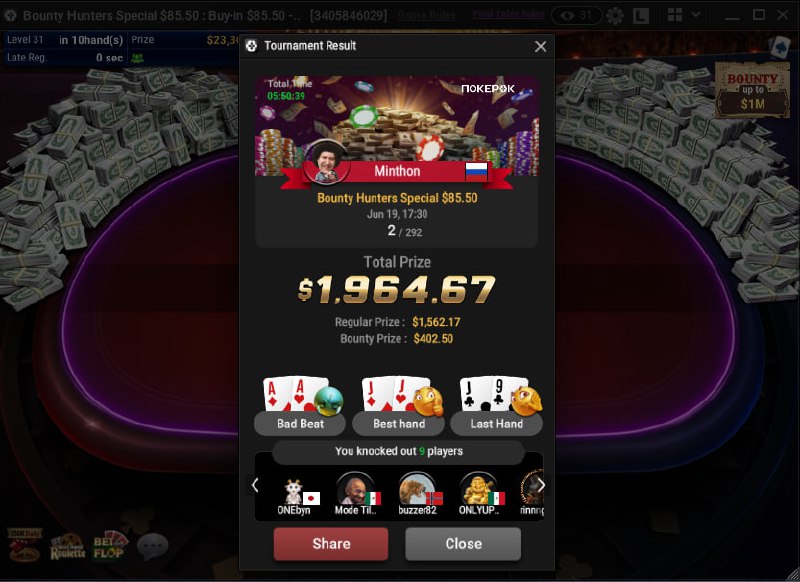Choose knocked-out player buzzer82
This screenshot has height=582, width=800.
(x=419, y=493)
